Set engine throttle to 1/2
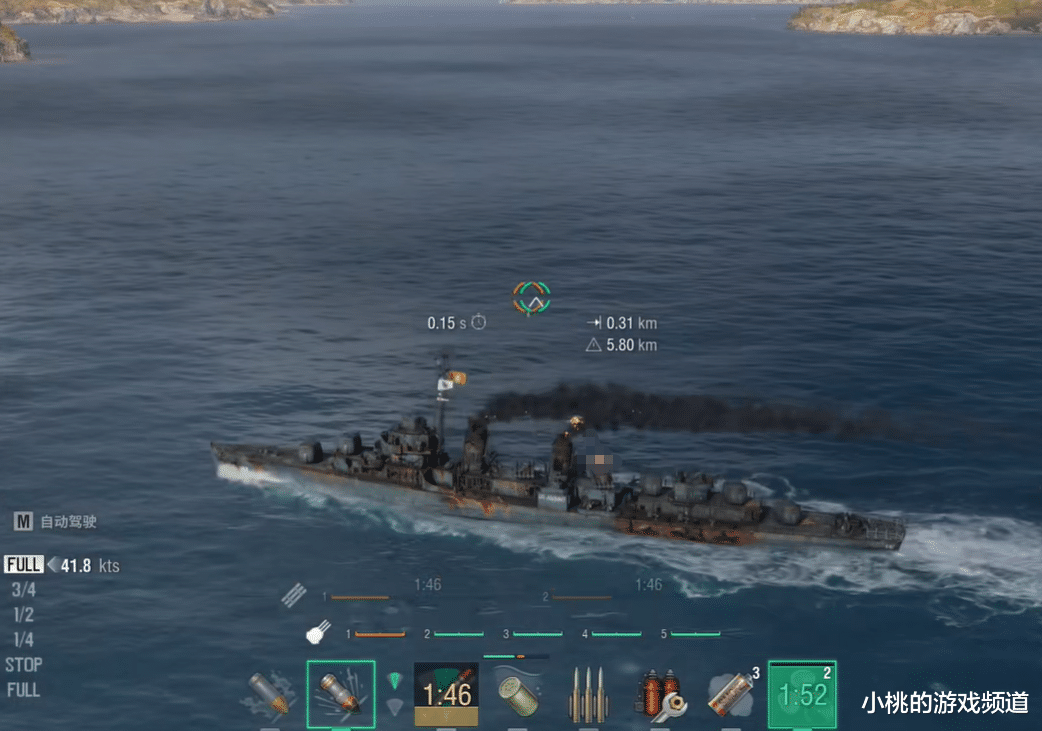The image size is (1042, 731). pyautogui.click(x=23, y=615)
